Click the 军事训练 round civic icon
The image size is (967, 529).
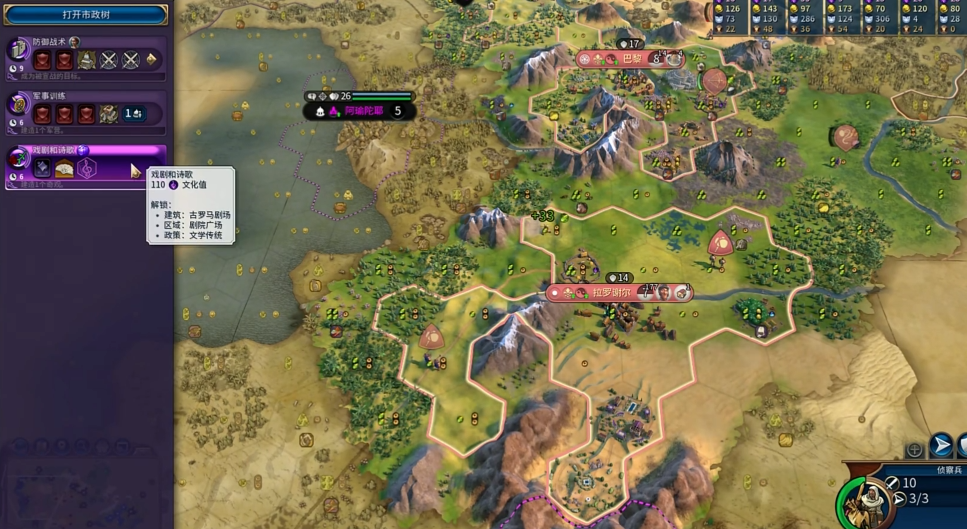[x=18, y=104]
